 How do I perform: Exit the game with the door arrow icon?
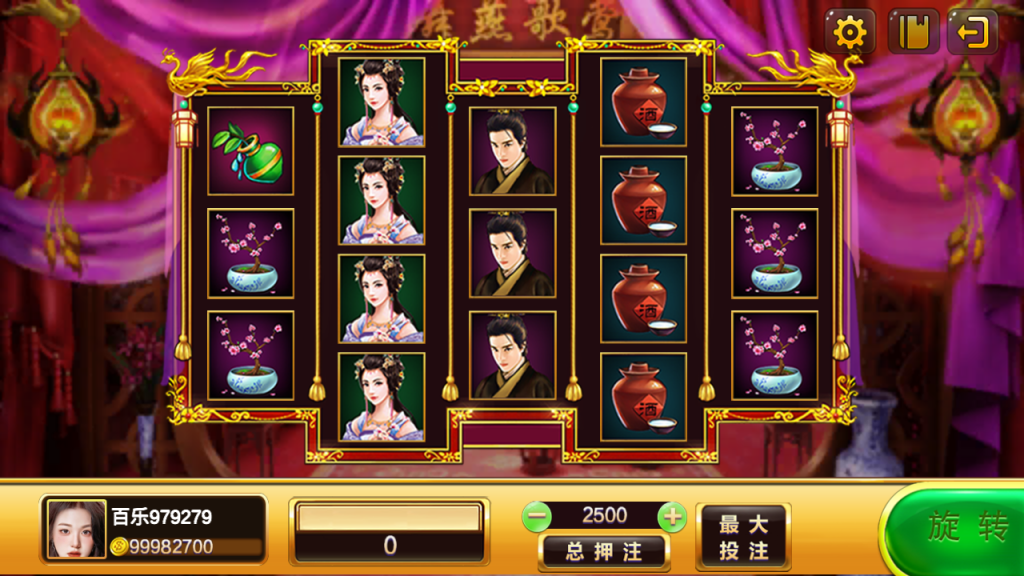tap(972, 33)
